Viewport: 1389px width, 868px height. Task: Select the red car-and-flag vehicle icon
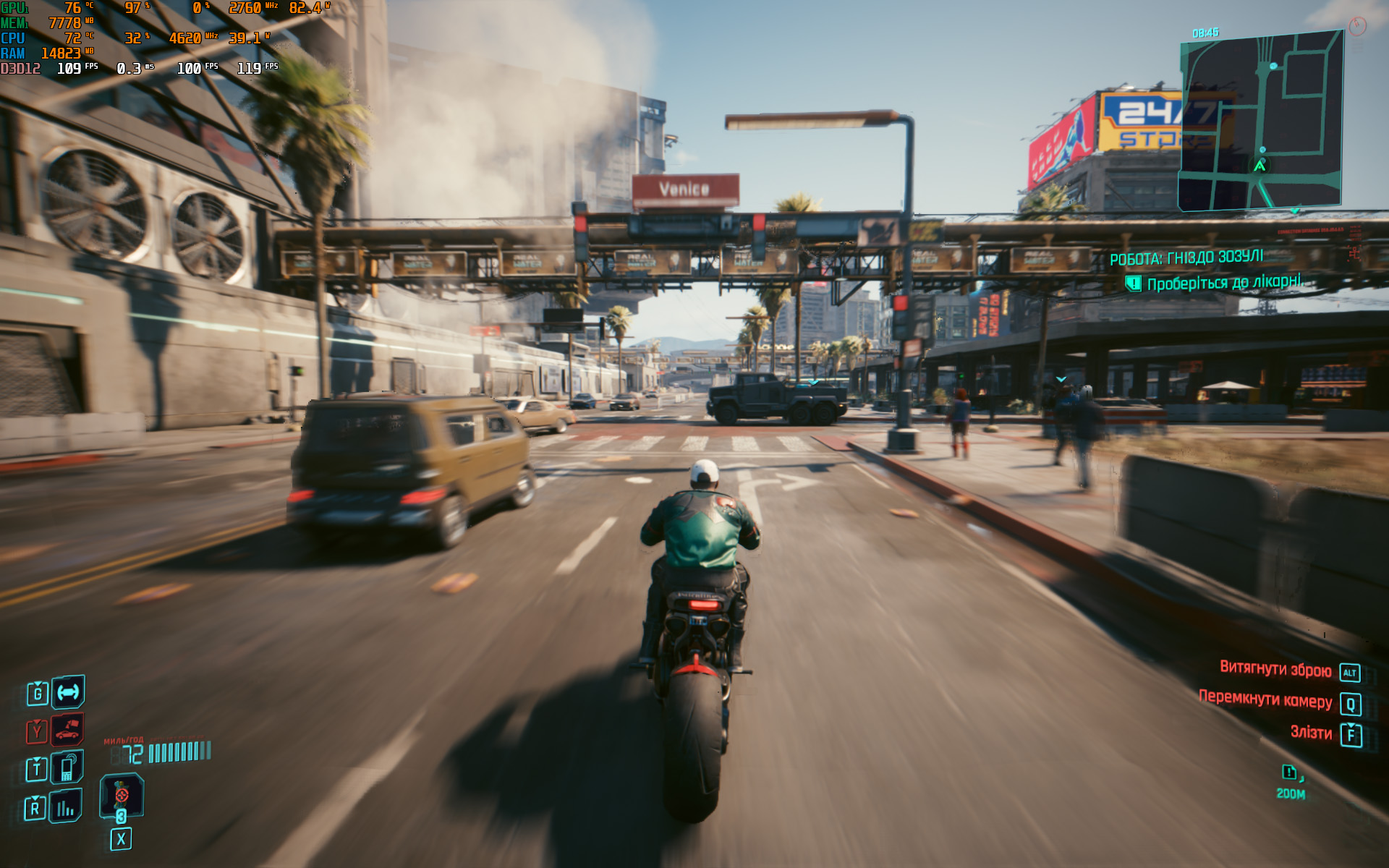67,731
